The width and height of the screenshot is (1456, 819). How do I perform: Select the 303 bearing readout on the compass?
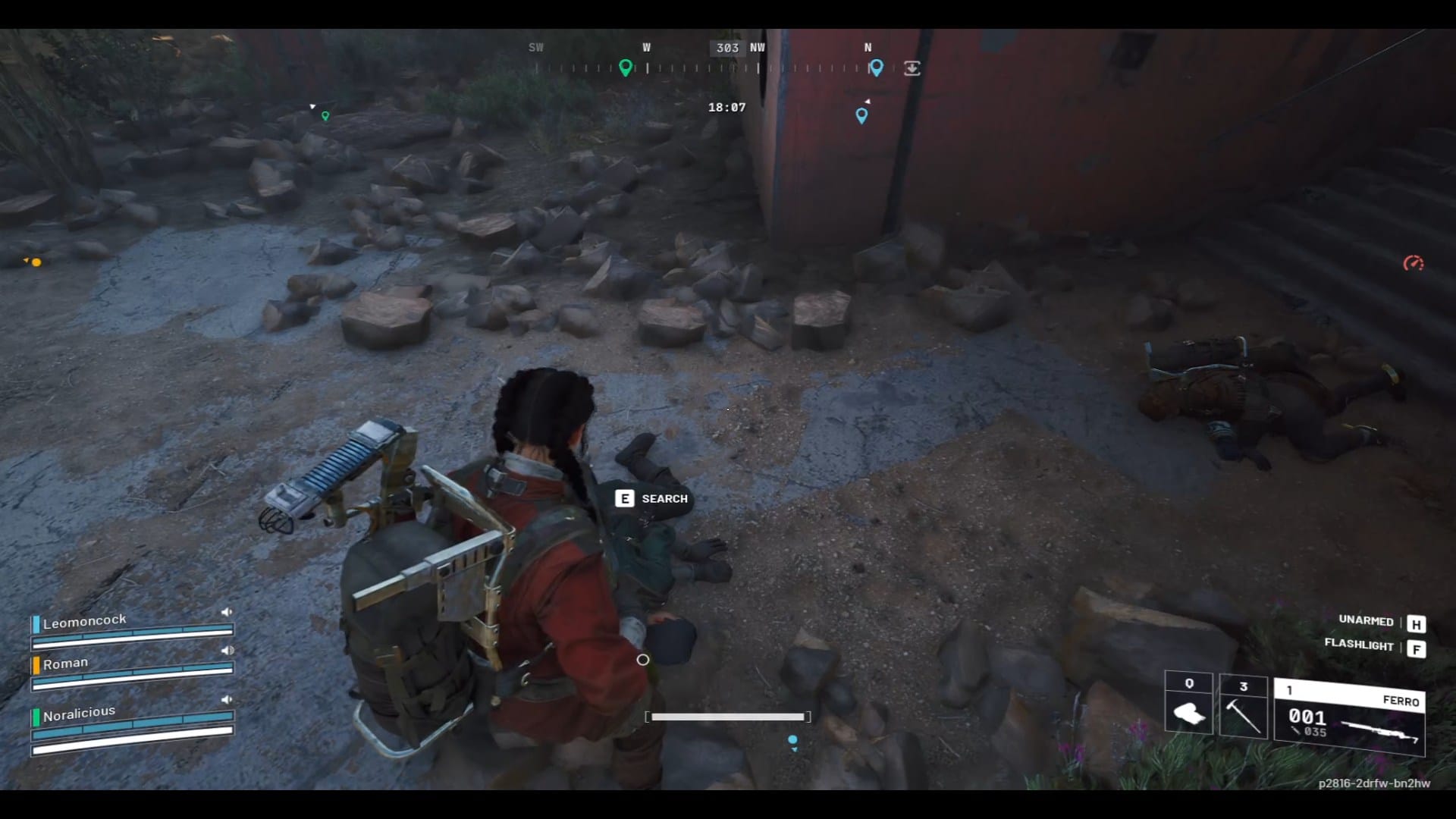point(727,48)
